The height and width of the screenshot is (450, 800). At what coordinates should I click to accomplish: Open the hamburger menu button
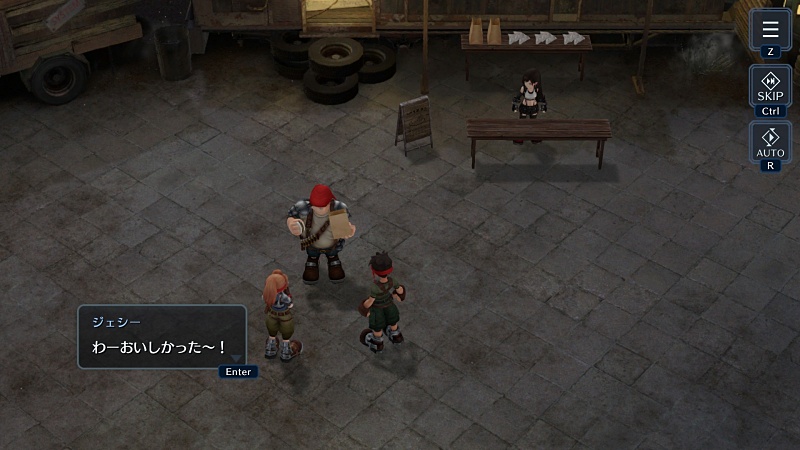(x=770, y=29)
